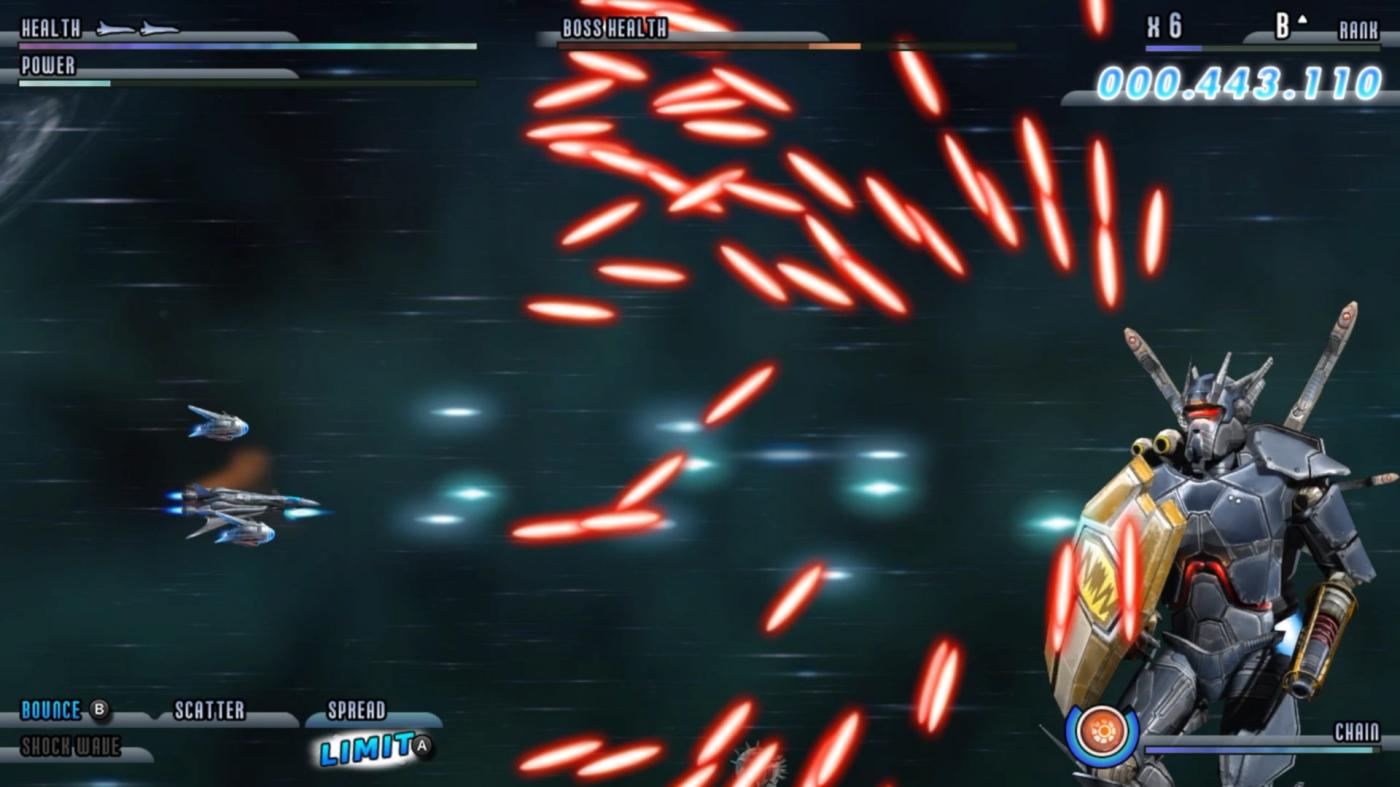Viewport: 1400px width, 787px height.
Task: Enable the Scatter weapon slot
Action: (210, 710)
